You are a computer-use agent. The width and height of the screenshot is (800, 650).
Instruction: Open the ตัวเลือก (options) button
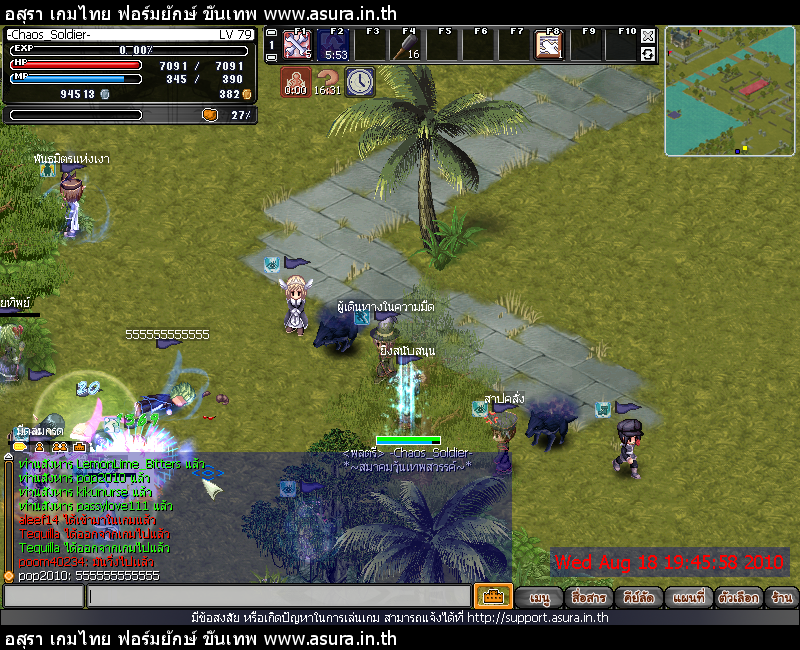click(738, 597)
